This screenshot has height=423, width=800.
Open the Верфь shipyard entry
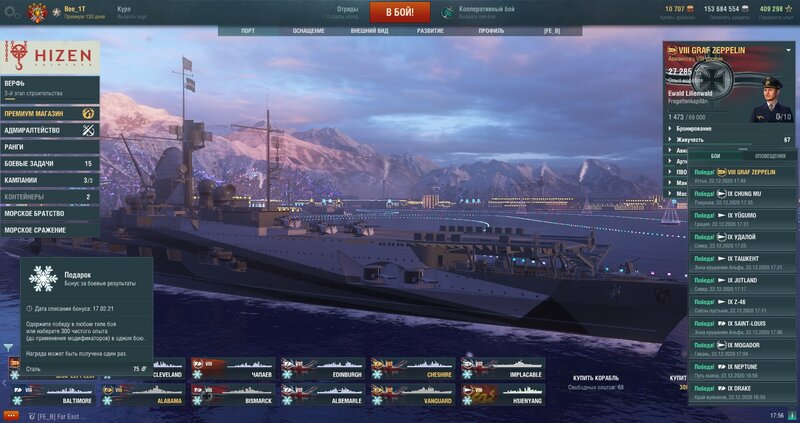click(48, 87)
